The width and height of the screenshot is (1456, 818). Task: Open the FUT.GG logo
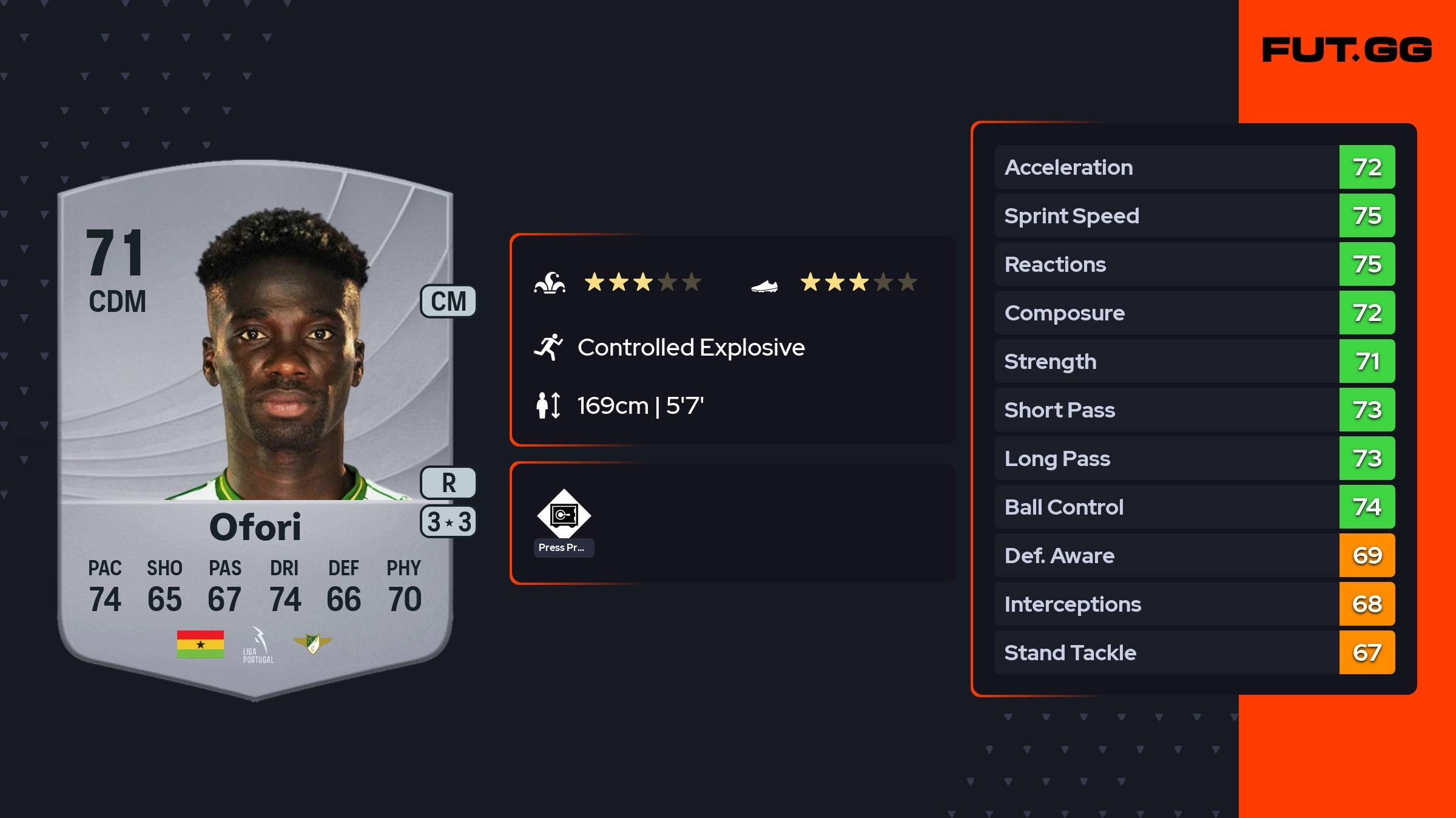click(x=1347, y=50)
